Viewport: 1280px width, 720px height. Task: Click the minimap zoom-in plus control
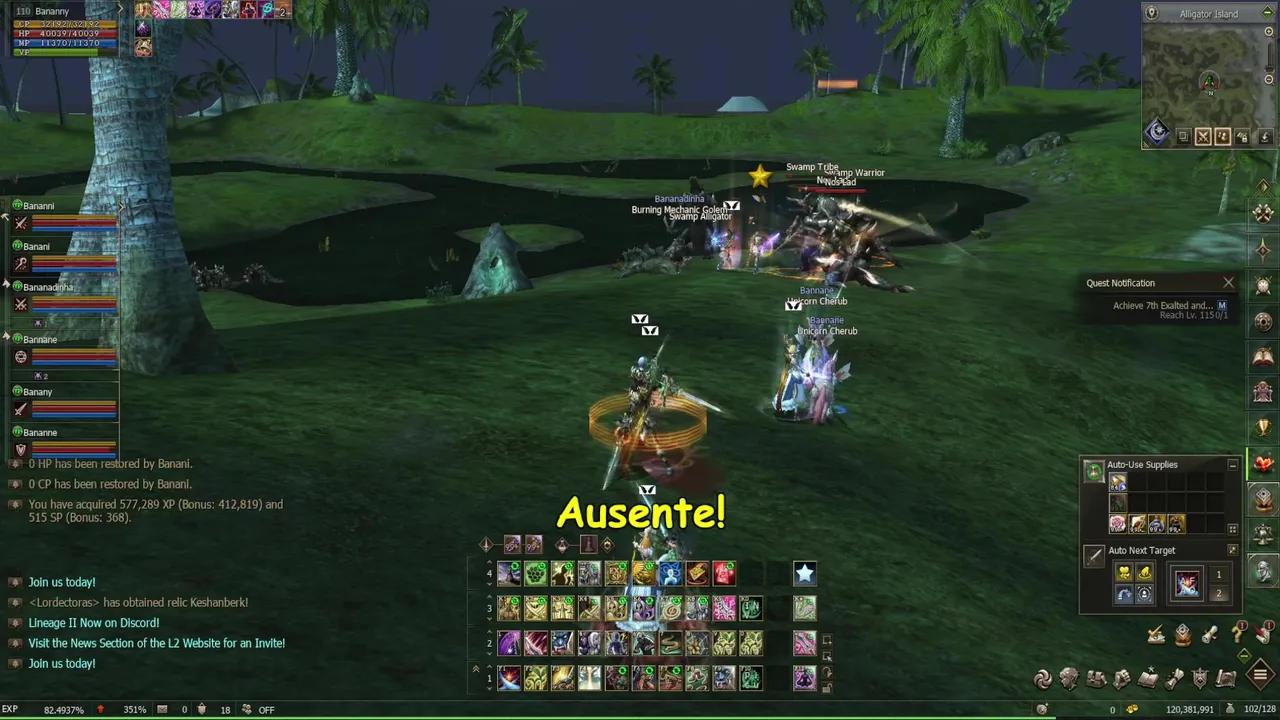point(1268,32)
